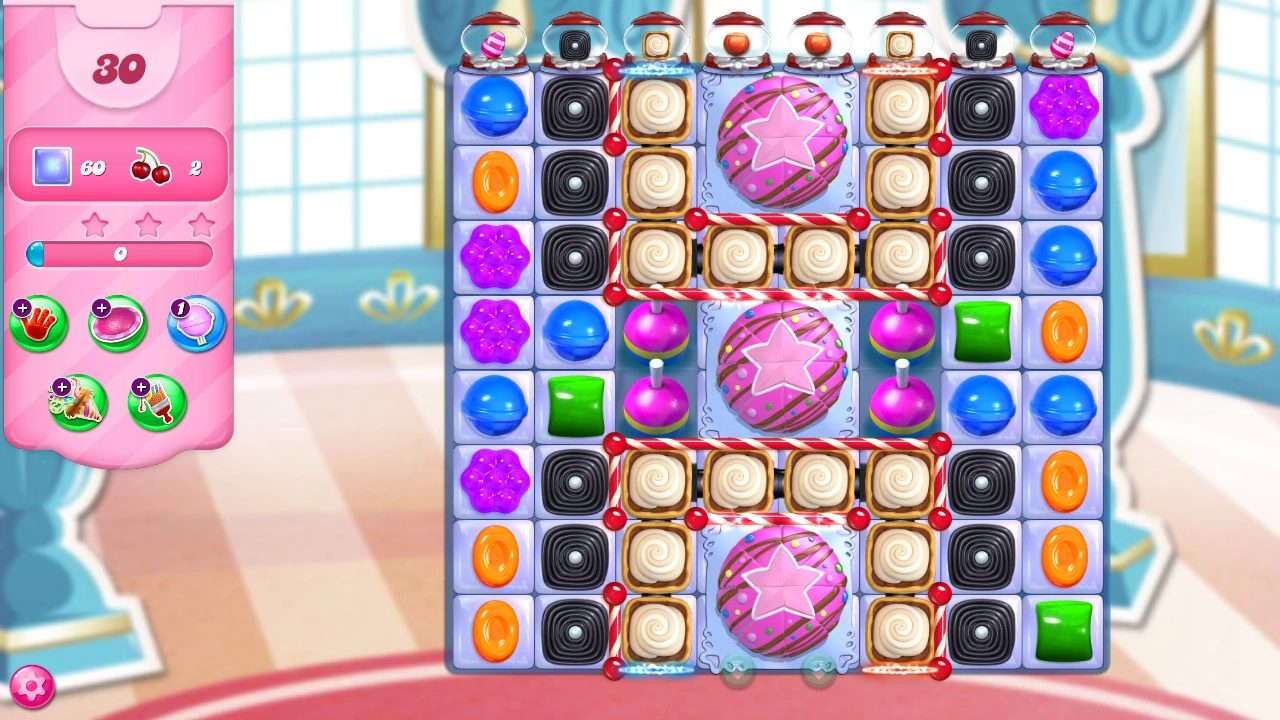Tap the plus badge on the paintbrush booster

[139, 386]
